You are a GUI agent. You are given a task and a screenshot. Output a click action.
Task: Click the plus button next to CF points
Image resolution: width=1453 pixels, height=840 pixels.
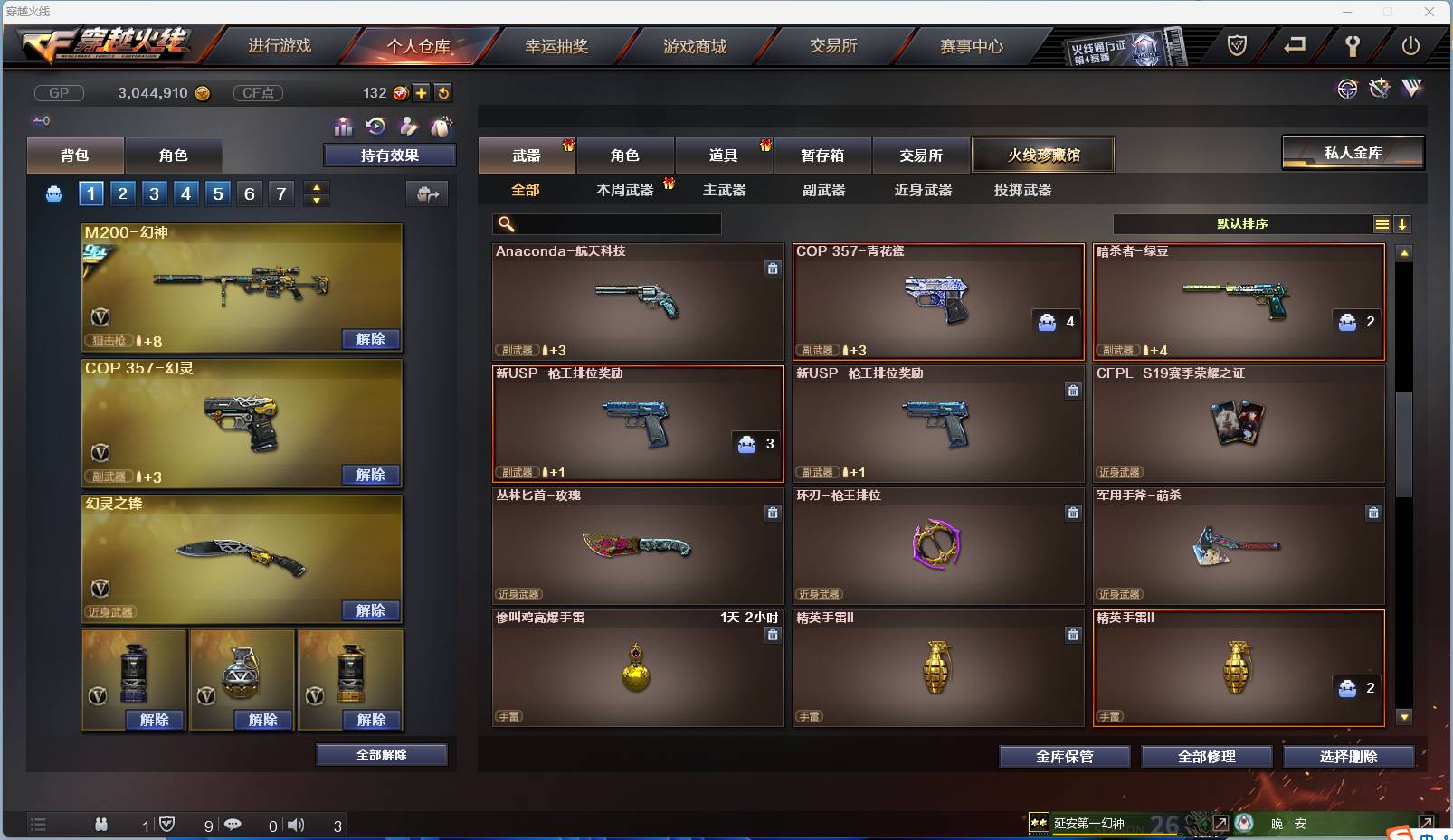tap(422, 92)
